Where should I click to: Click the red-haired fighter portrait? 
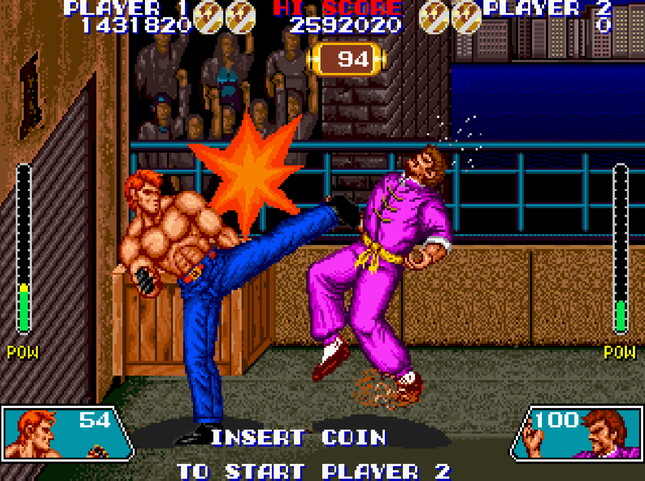[x=40, y=432]
